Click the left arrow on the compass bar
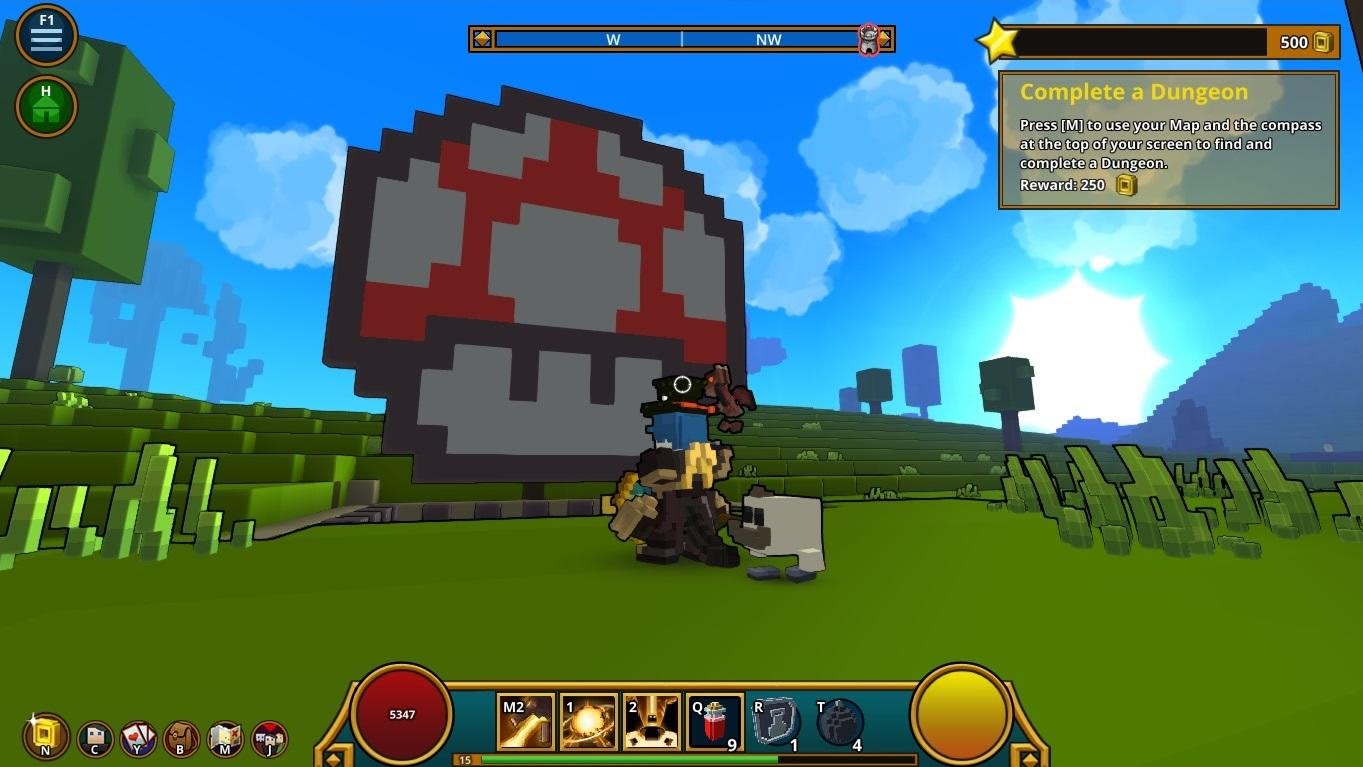The height and width of the screenshot is (767, 1363). 482,39
